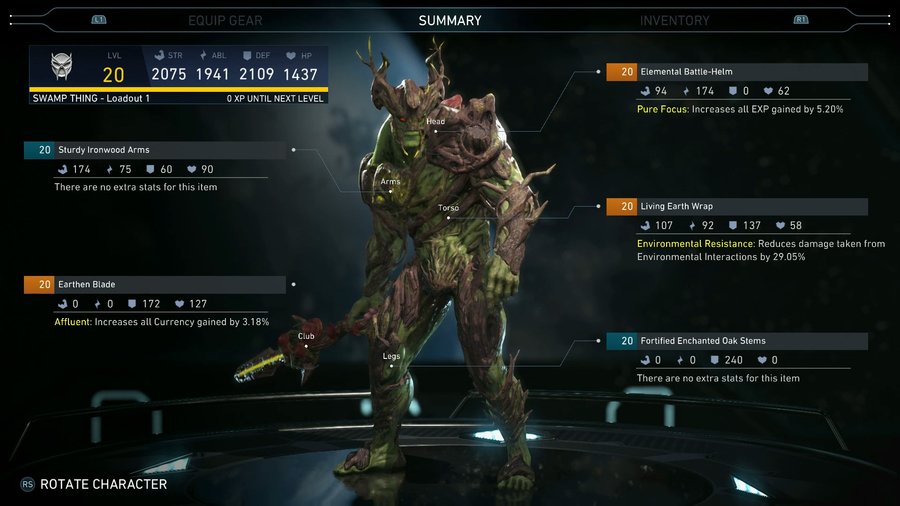Screen dimensions: 900x506
Task: Select the Living Earth Wrap torso gear
Action: pyautogui.click(x=737, y=207)
